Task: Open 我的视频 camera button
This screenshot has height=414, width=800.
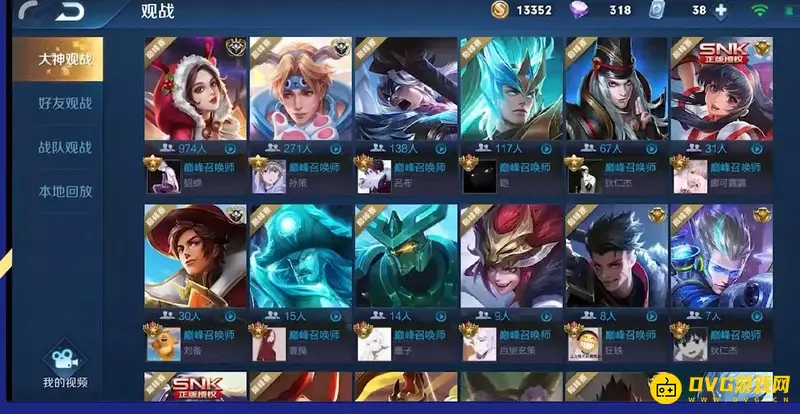Action: [64, 366]
